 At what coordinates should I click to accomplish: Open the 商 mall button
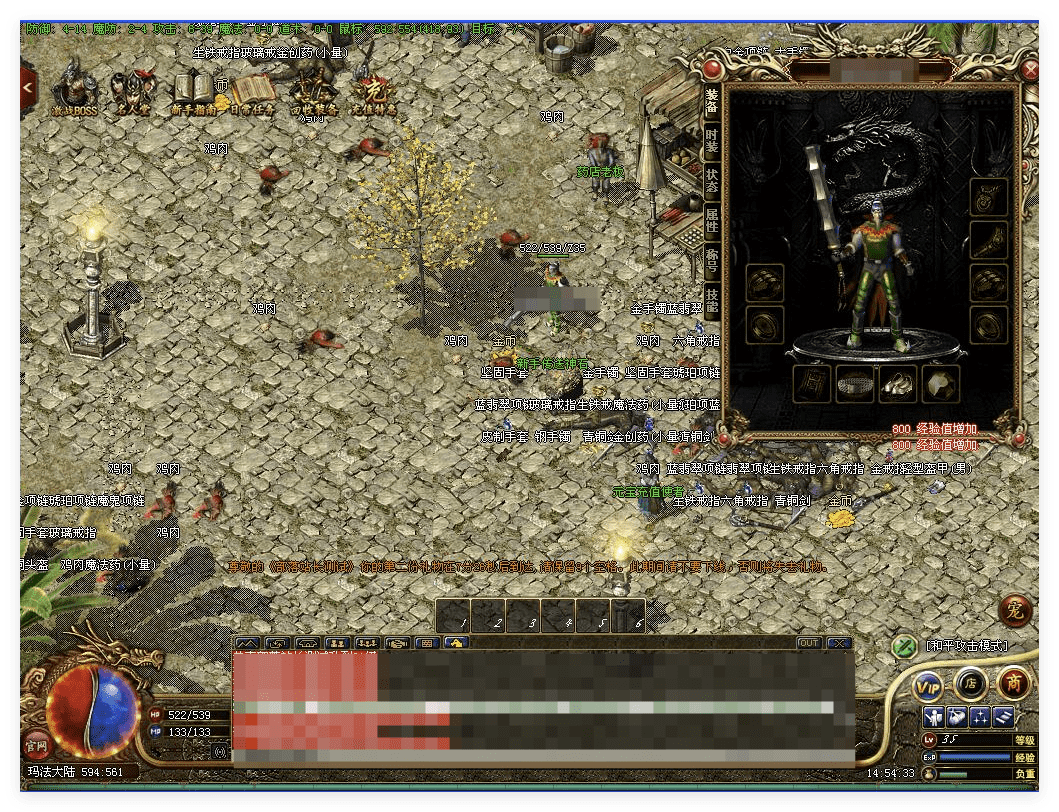click(1012, 684)
